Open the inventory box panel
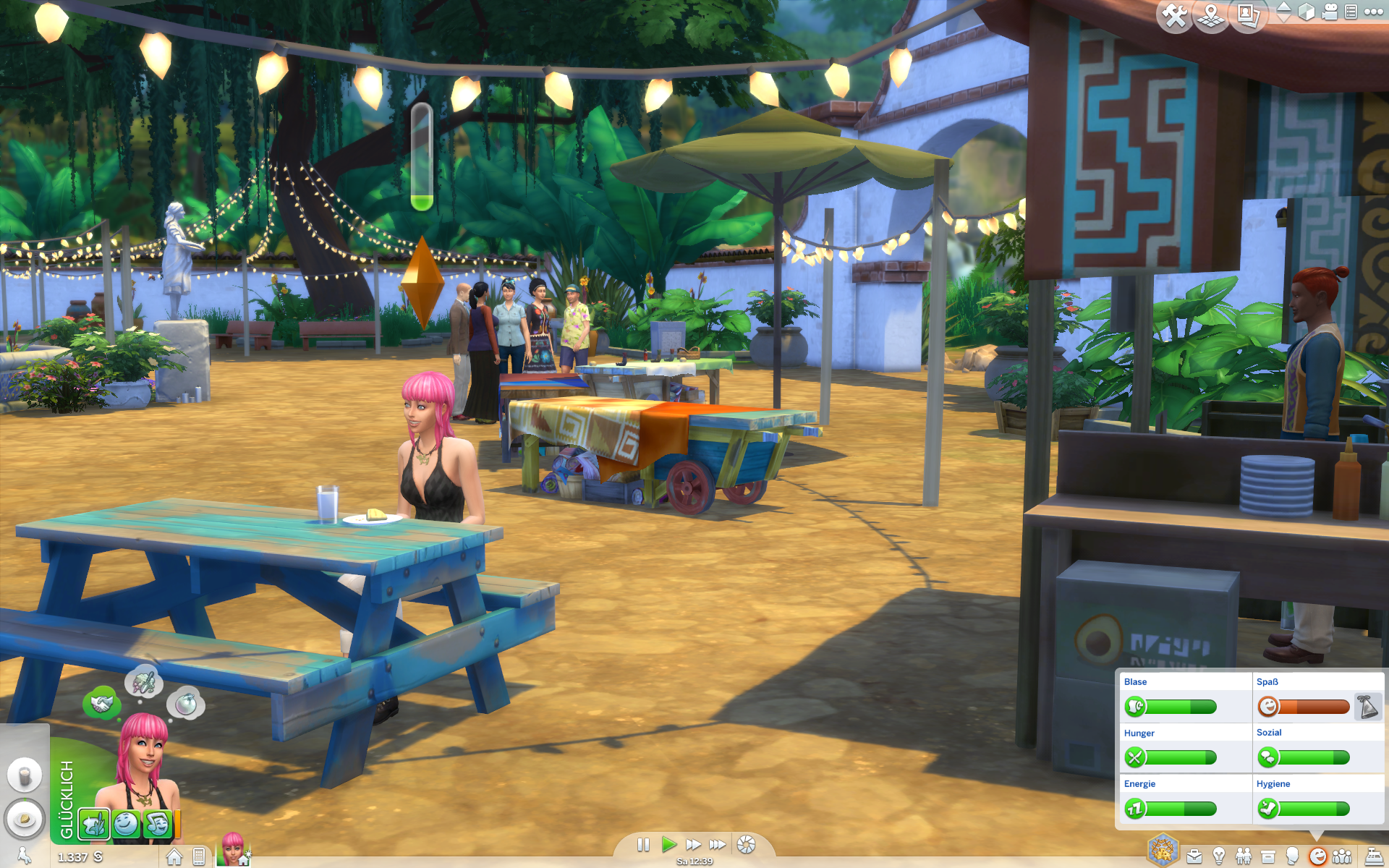 1268,857
